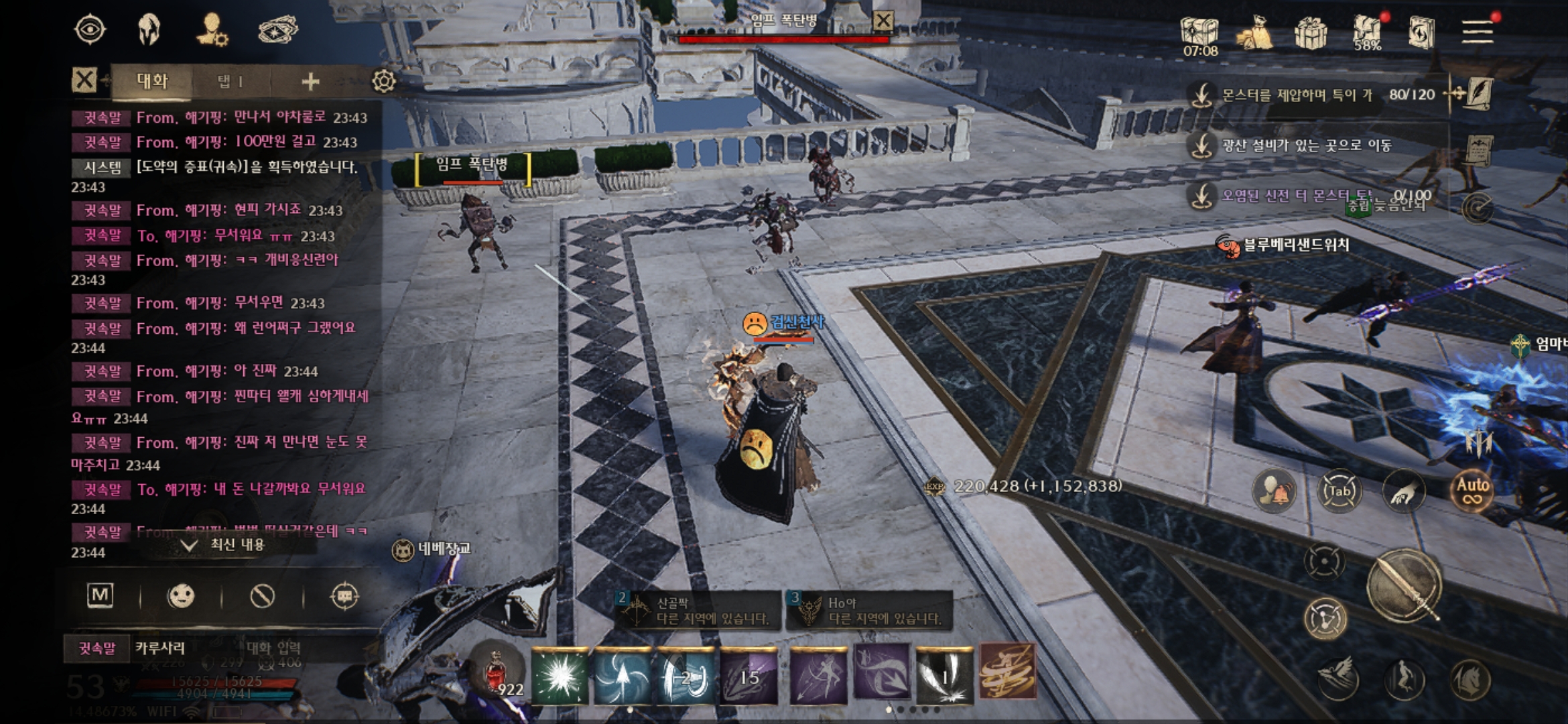
Task: Open the treasure chest timer icon
Action: coord(1200,33)
